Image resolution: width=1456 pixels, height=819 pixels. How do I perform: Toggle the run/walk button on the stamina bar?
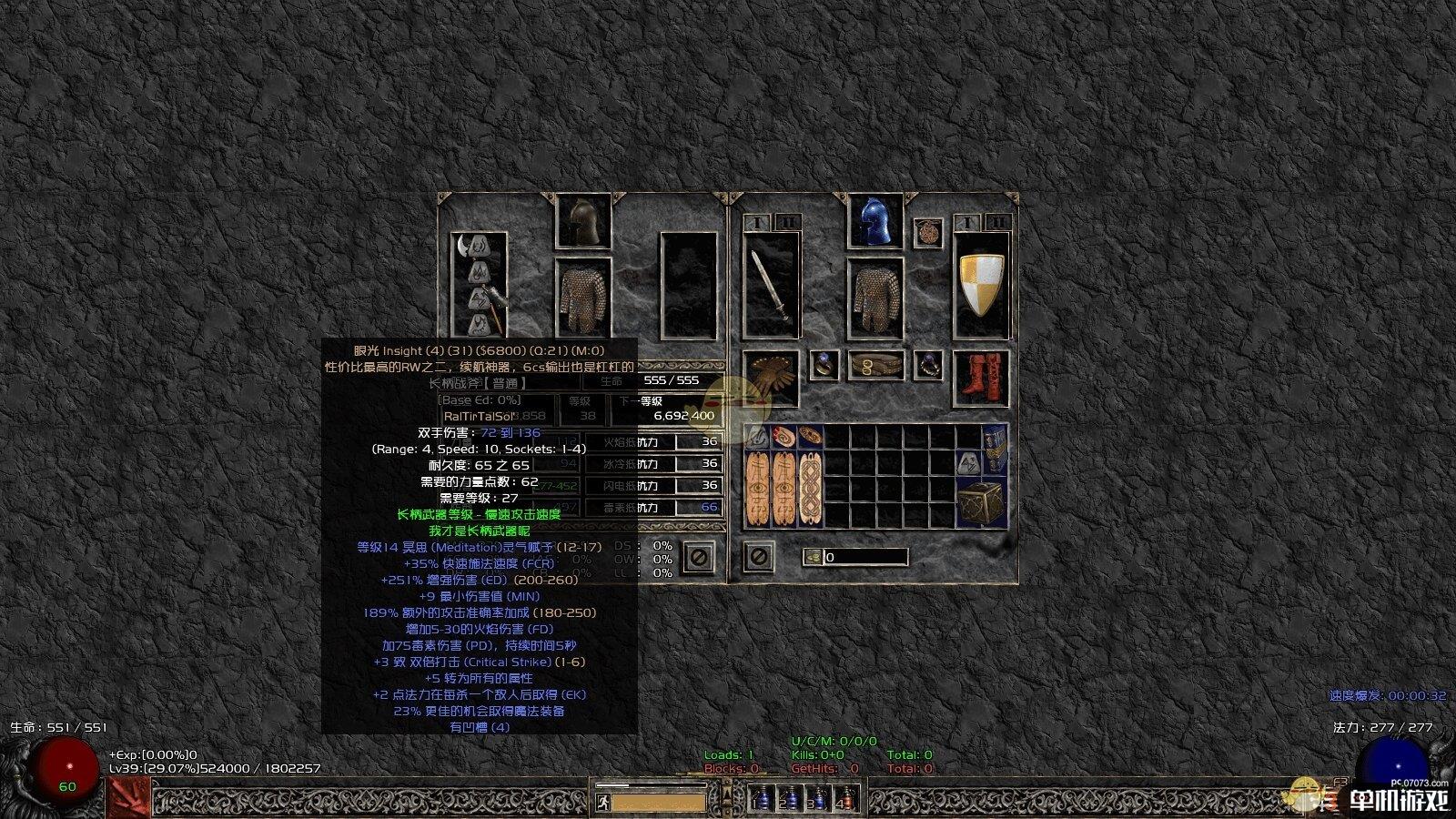(x=602, y=803)
